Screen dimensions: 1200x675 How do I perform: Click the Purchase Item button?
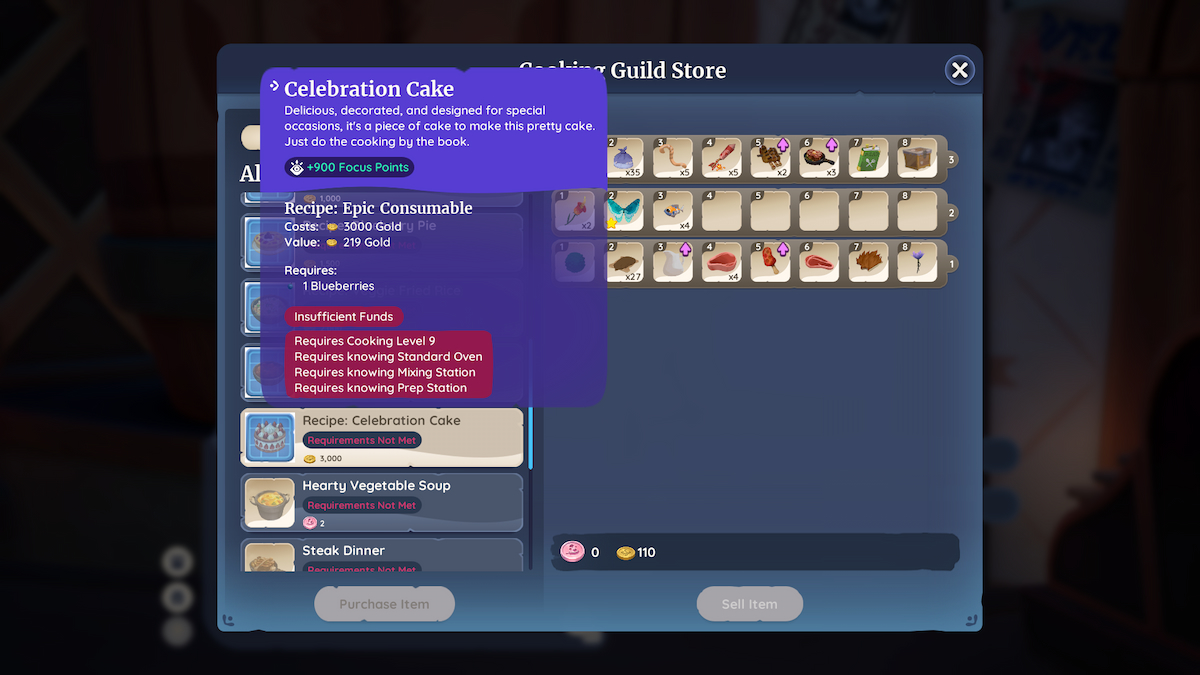384,604
